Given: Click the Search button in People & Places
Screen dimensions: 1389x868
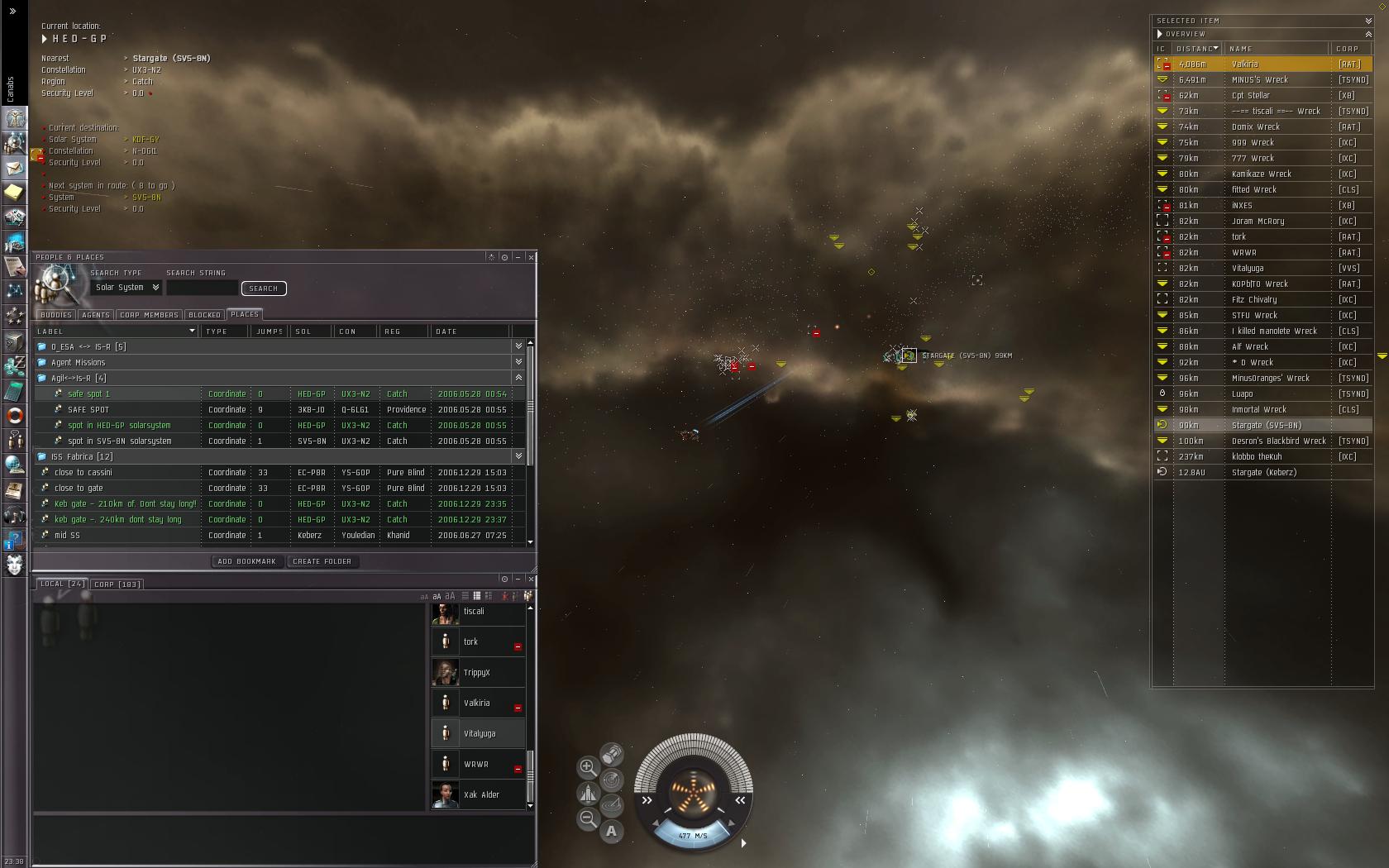Looking at the screenshot, I should 263,289.
